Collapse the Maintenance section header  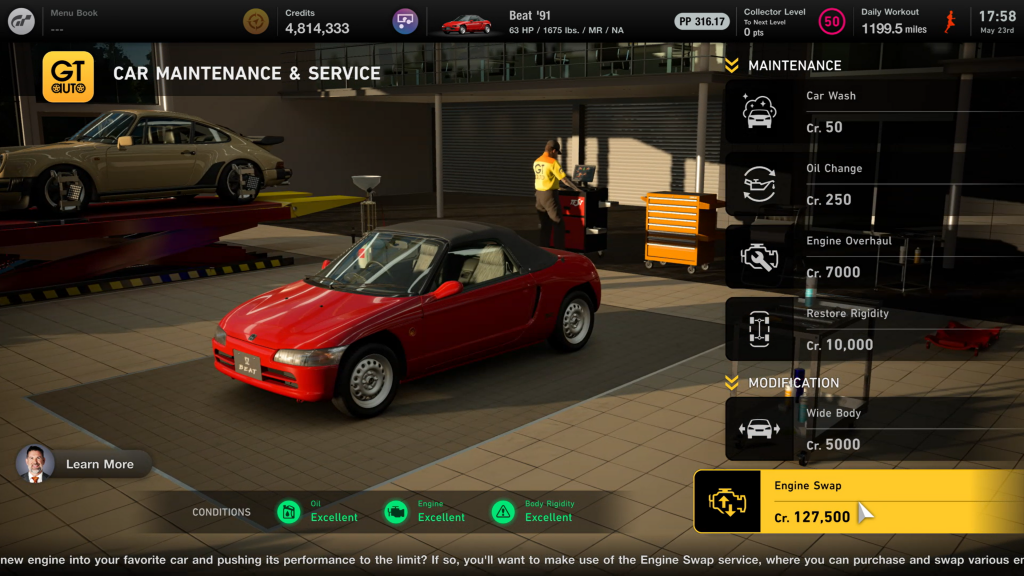click(x=784, y=66)
